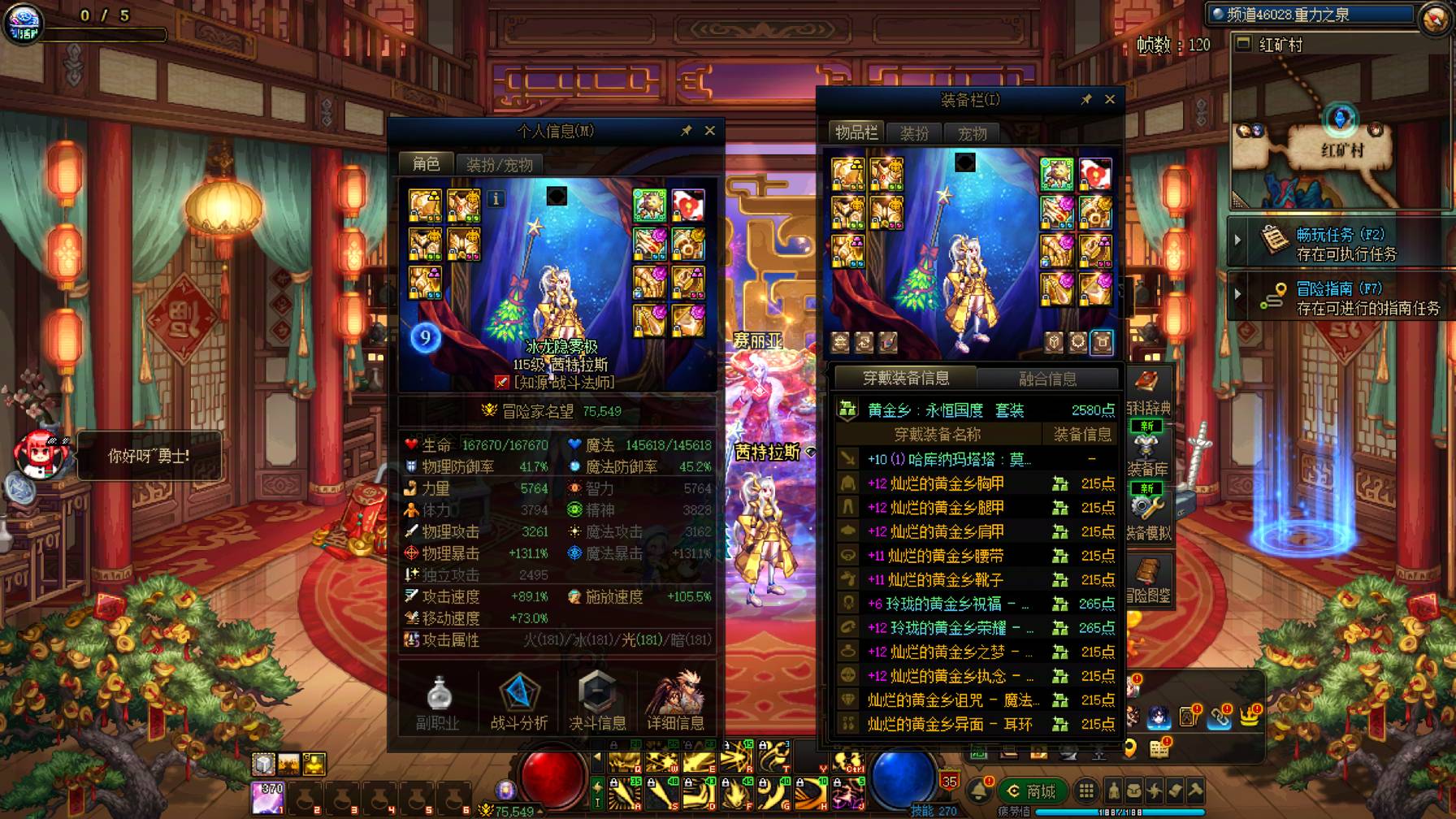Viewport: 1456px width, 819px height.
Task: Close the 个人信息 character window
Action: [x=709, y=131]
